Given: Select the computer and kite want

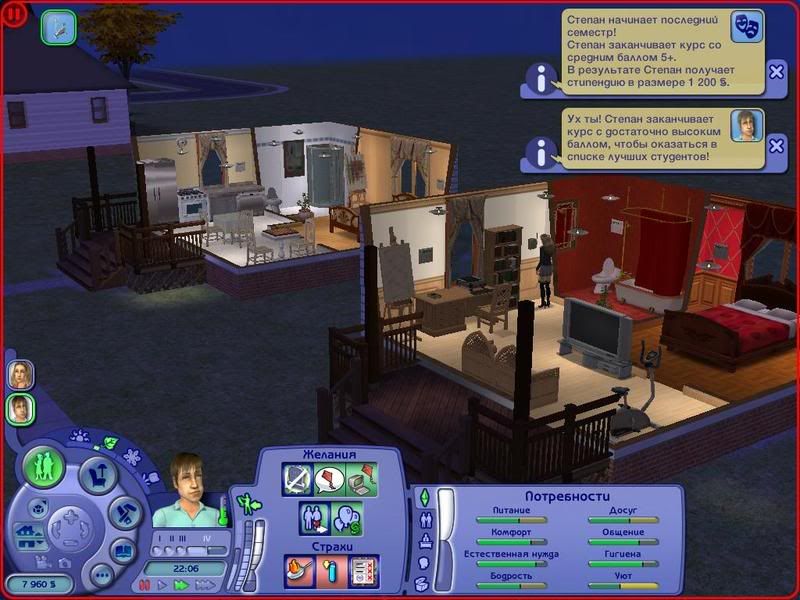Looking at the screenshot, I should click(x=362, y=481).
